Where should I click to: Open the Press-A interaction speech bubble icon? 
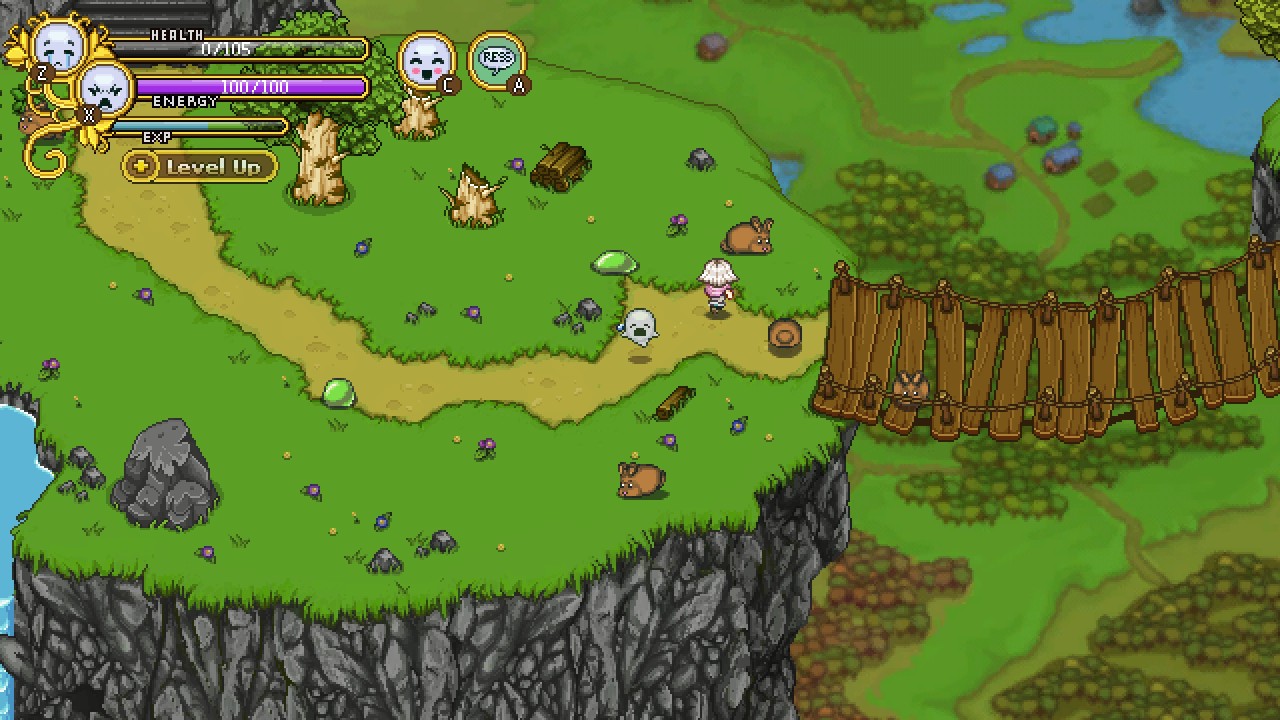click(x=497, y=57)
